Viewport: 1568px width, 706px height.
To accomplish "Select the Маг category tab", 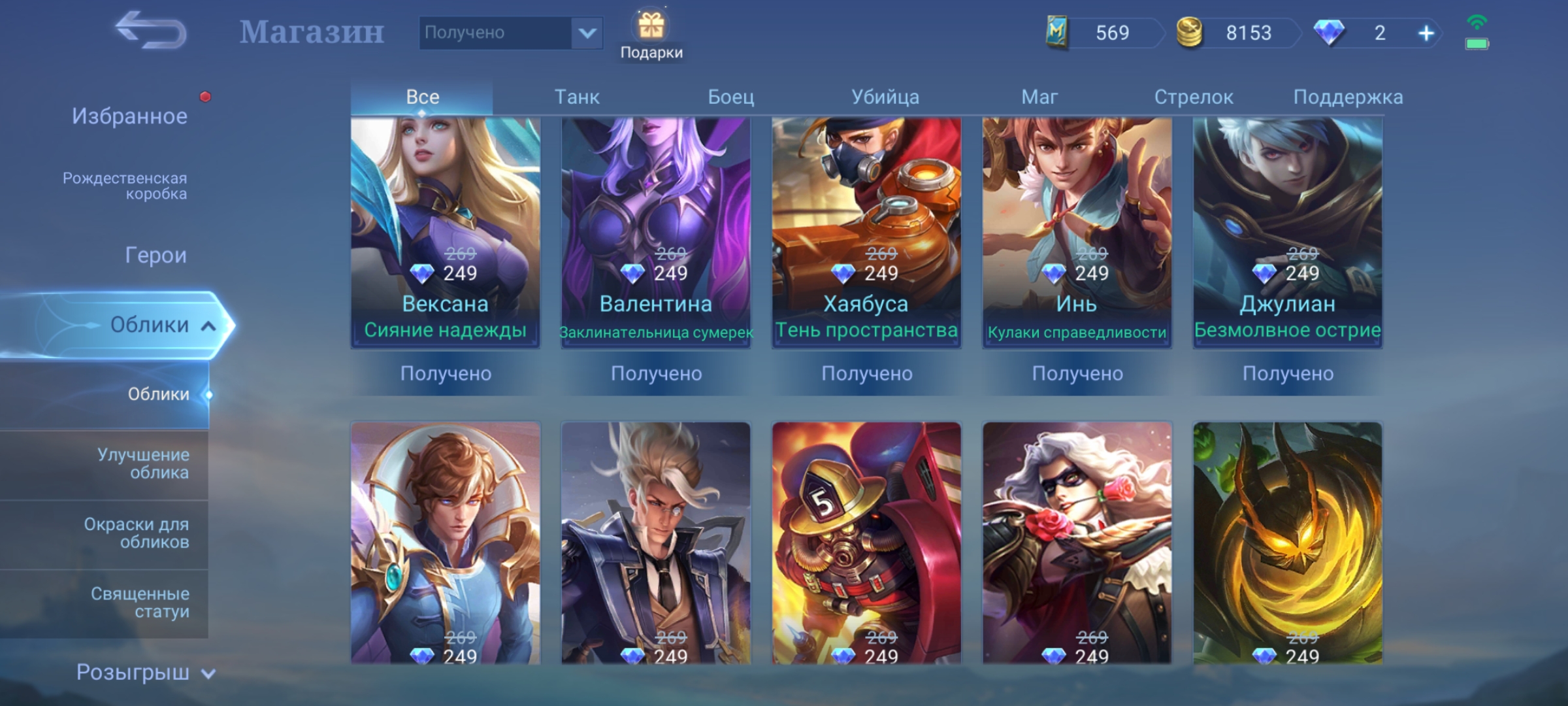I will tap(1039, 97).
